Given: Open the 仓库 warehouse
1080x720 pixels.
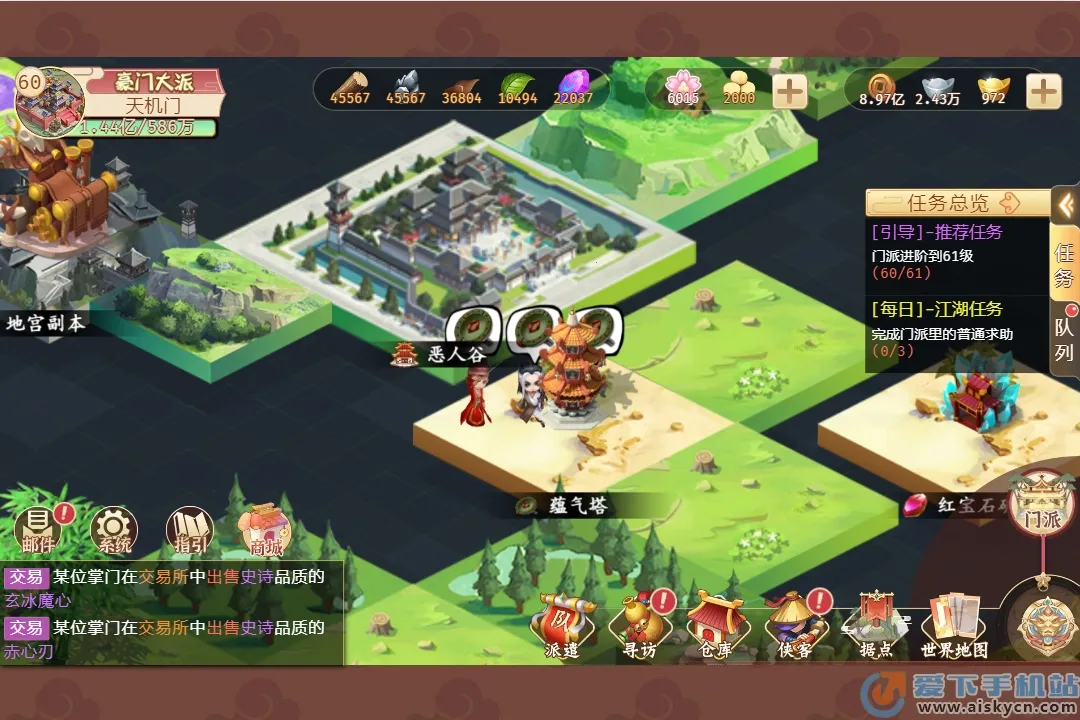Looking at the screenshot, I should (x=716, y=625).
